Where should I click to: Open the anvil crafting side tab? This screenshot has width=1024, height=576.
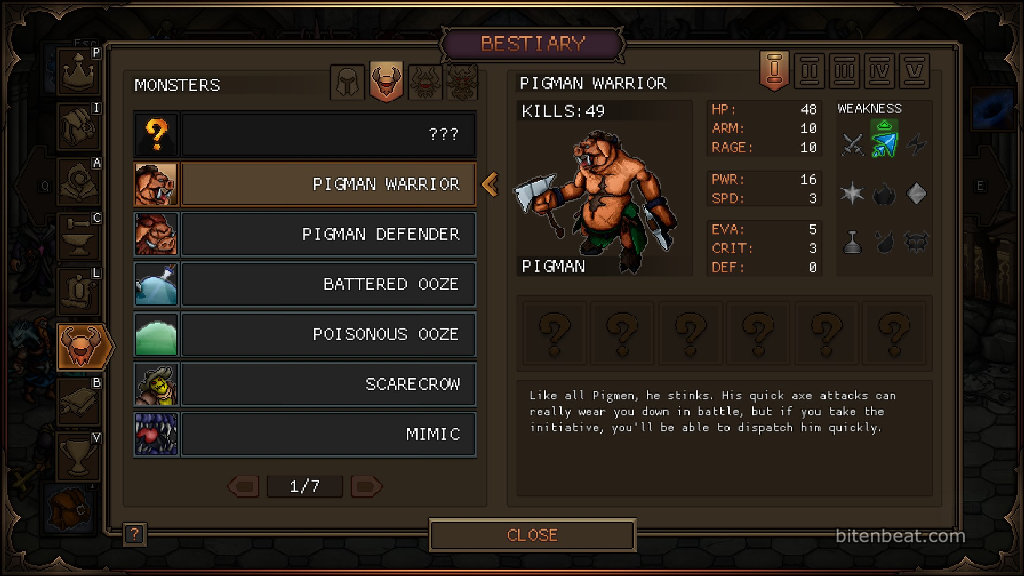[78, 235]
